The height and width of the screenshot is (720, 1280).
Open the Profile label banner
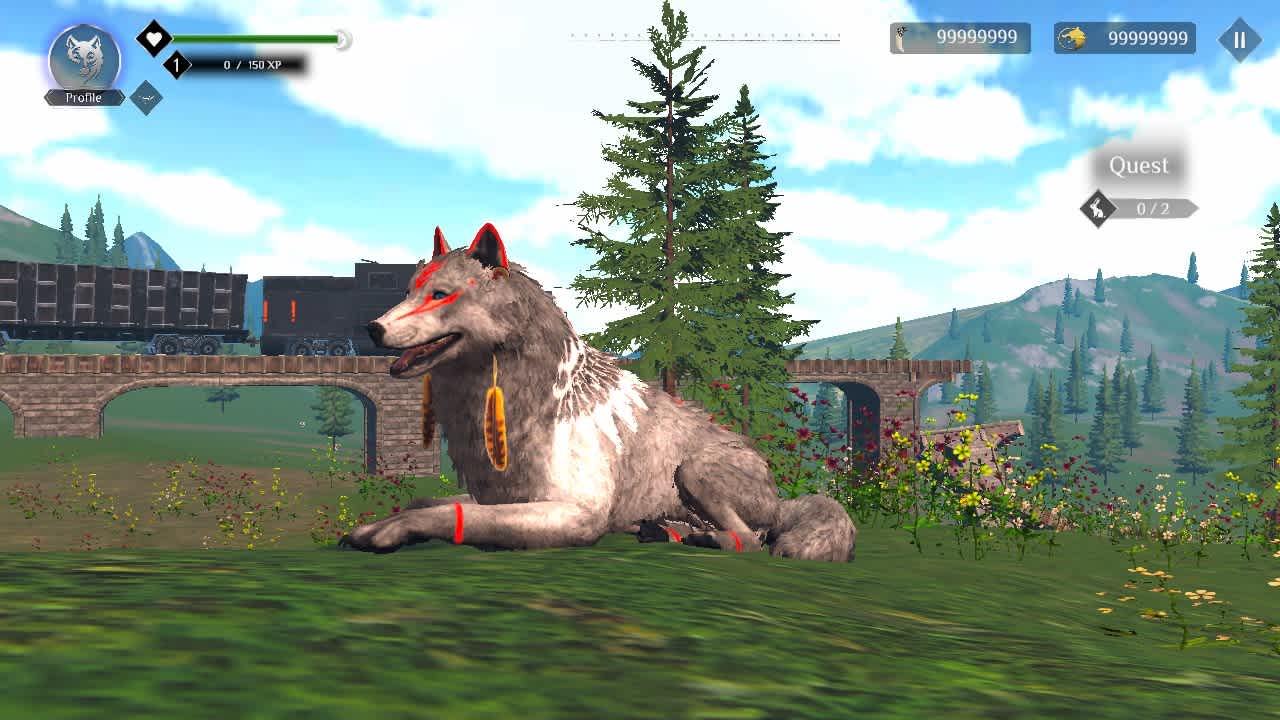click(x=84, y=97)
